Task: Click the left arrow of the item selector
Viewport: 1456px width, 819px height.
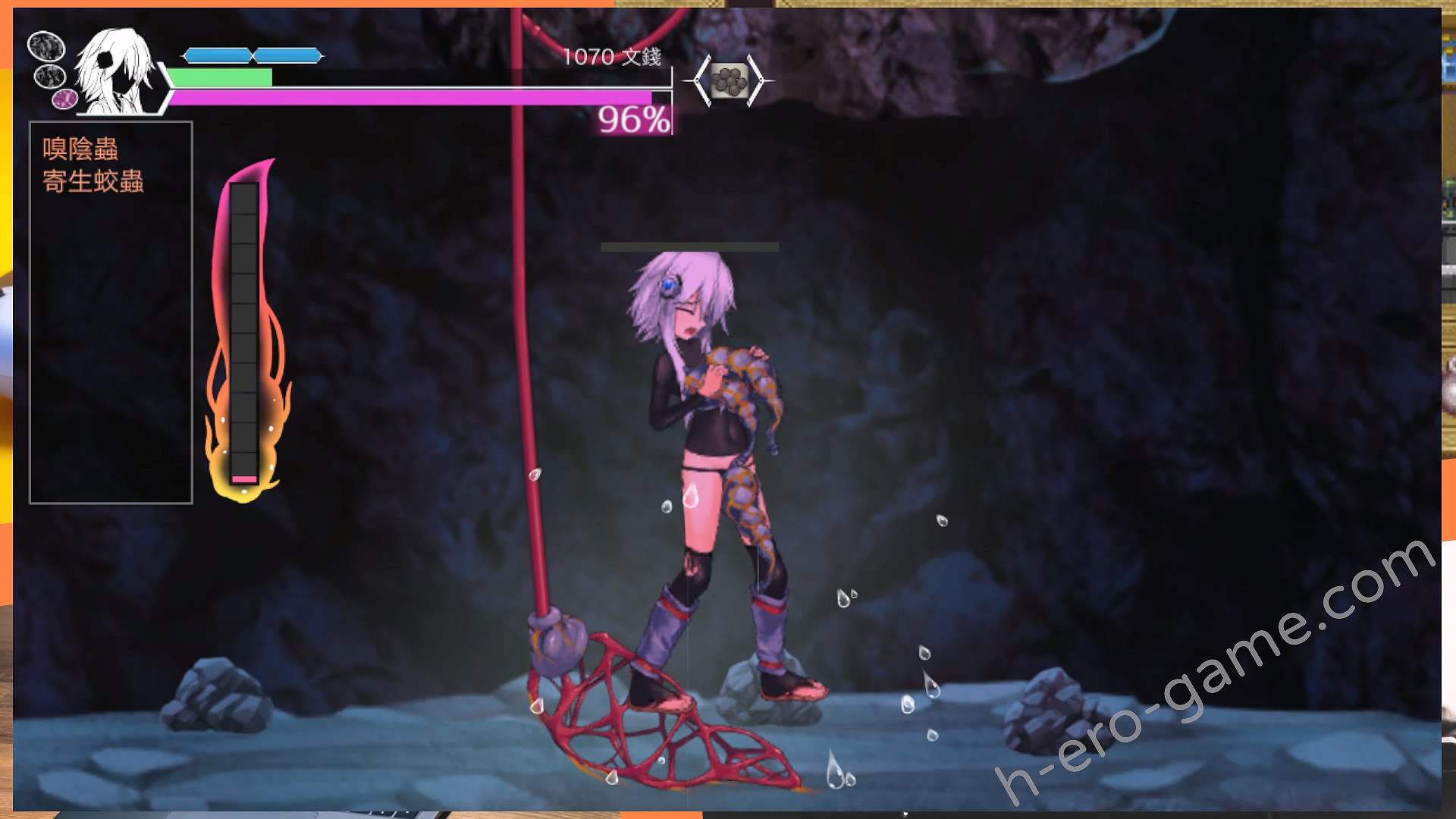Action: 701,80
